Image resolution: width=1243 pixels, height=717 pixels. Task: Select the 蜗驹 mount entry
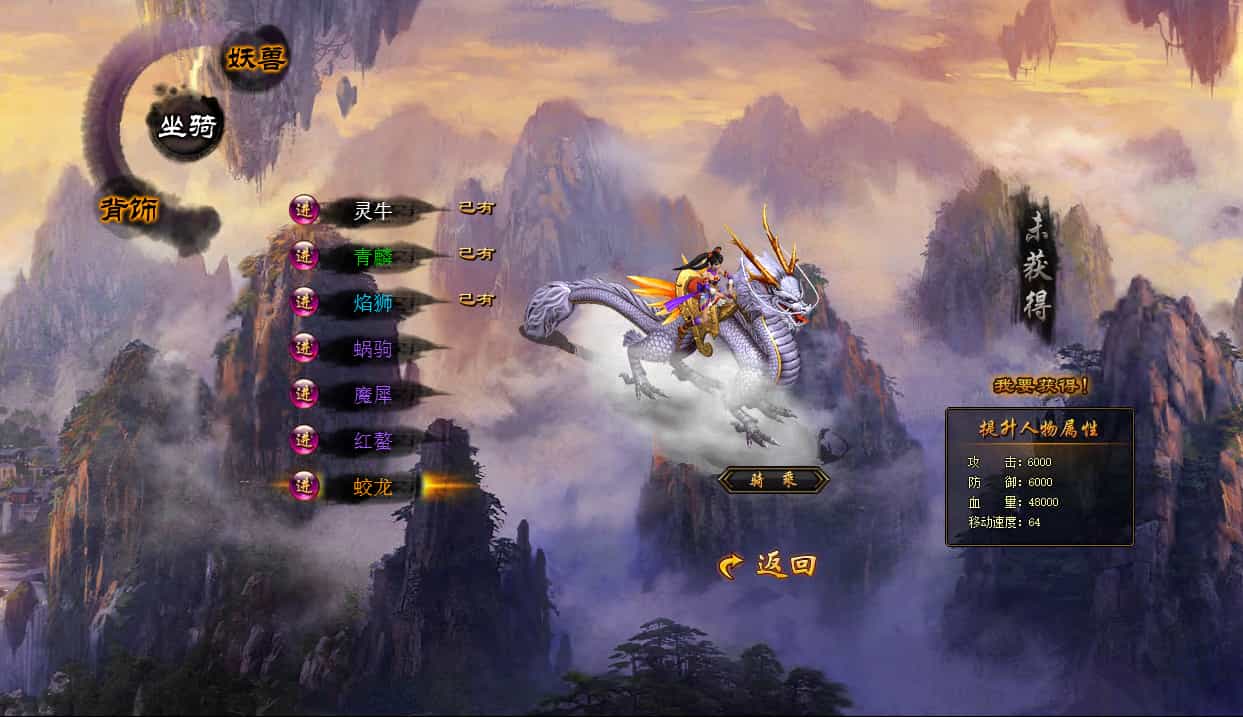[x=372, y=348]
